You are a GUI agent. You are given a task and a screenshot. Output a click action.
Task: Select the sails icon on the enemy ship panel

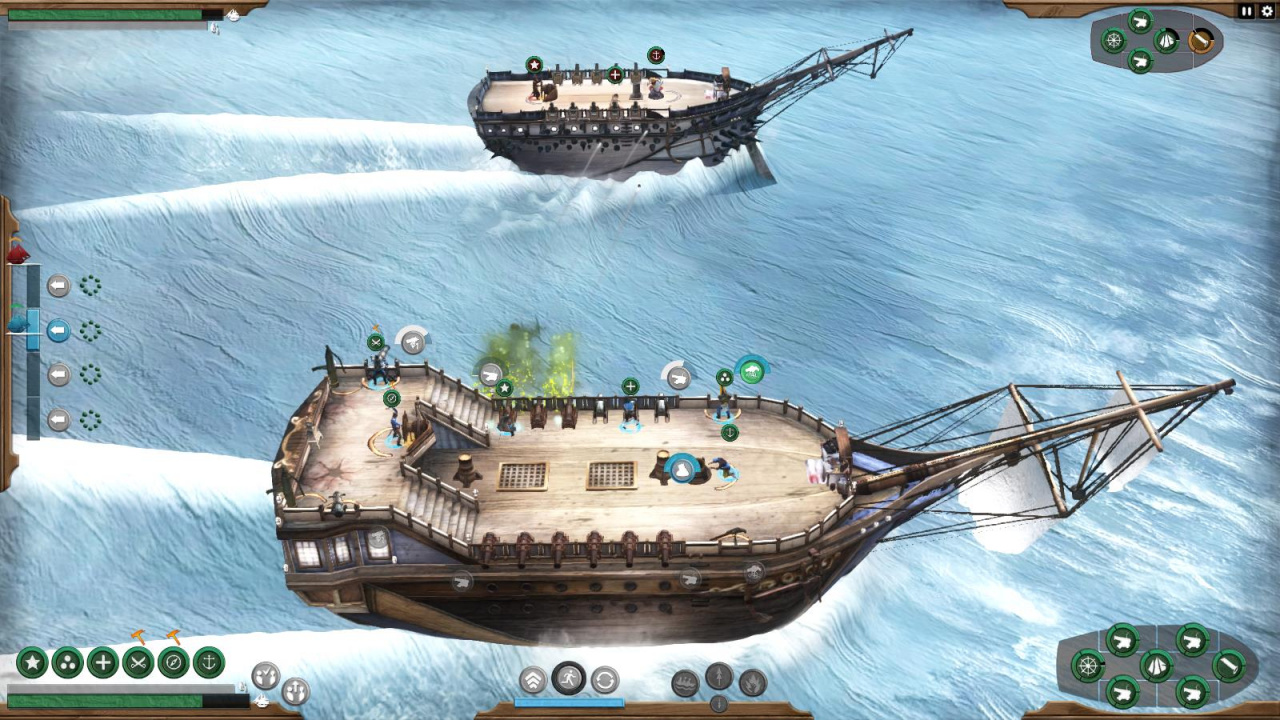[x=1167, y=40]
